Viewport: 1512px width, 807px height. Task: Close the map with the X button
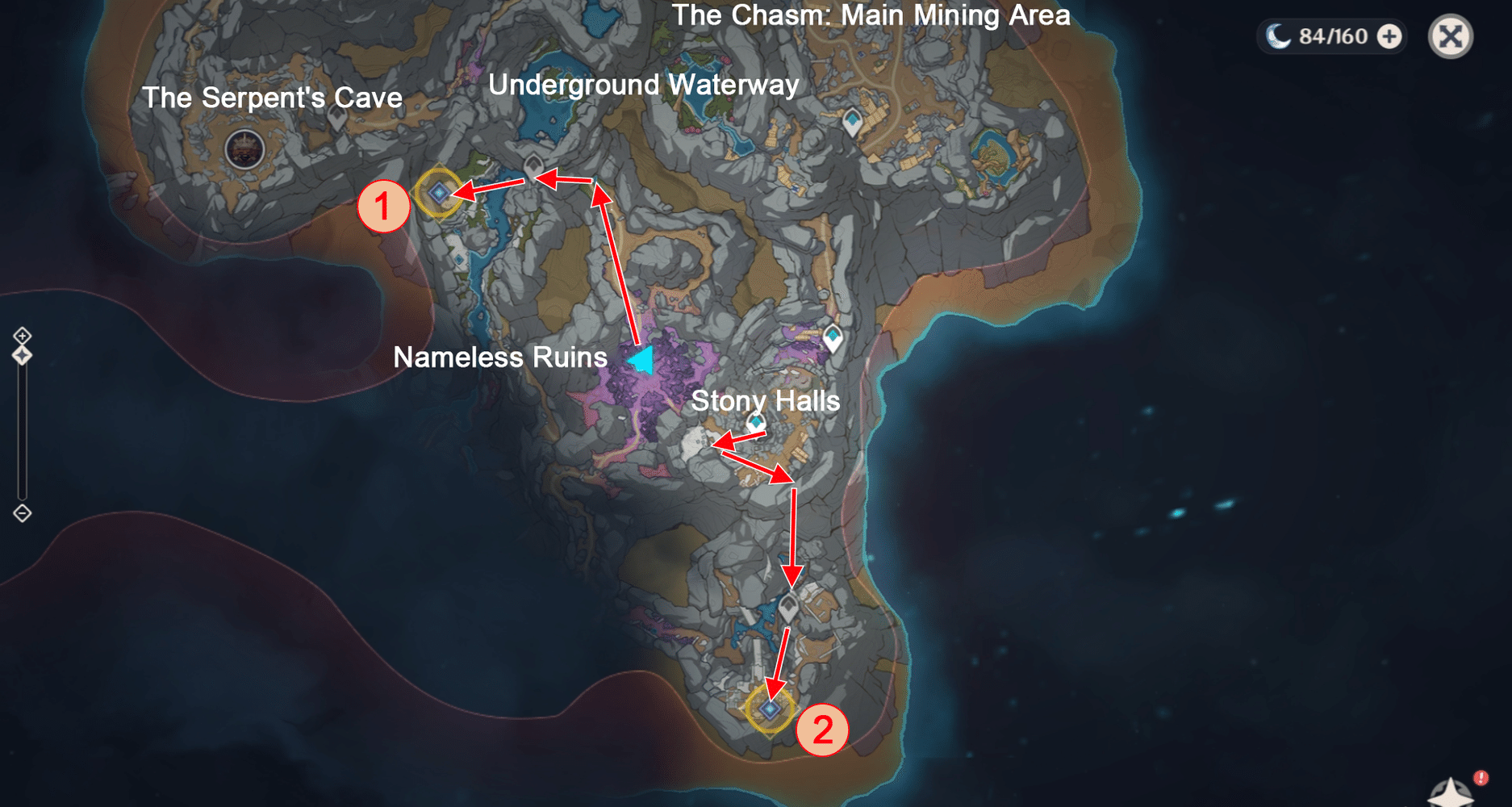coord(1450,37)
